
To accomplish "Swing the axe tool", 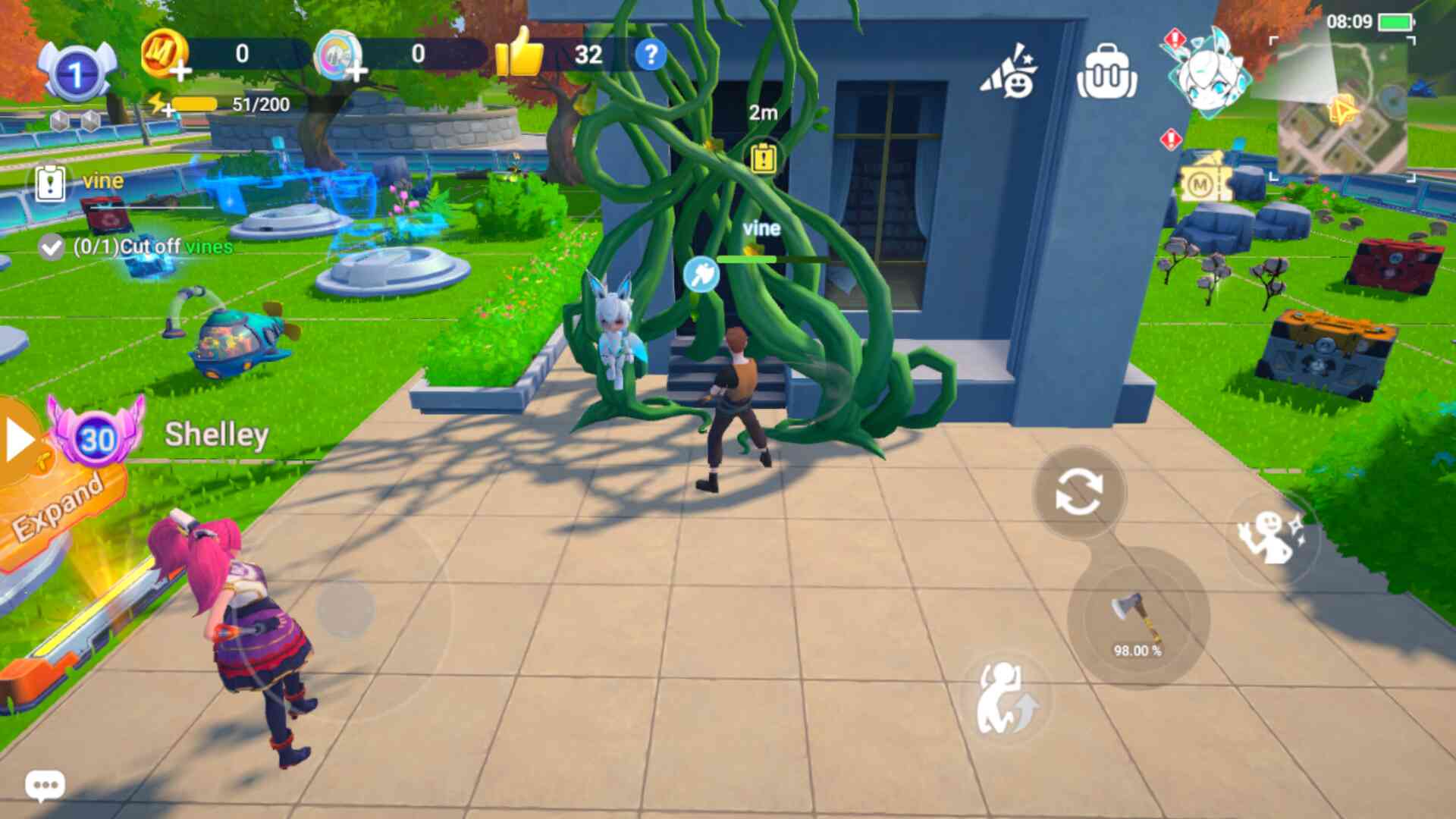I will tap(1137, 620).
